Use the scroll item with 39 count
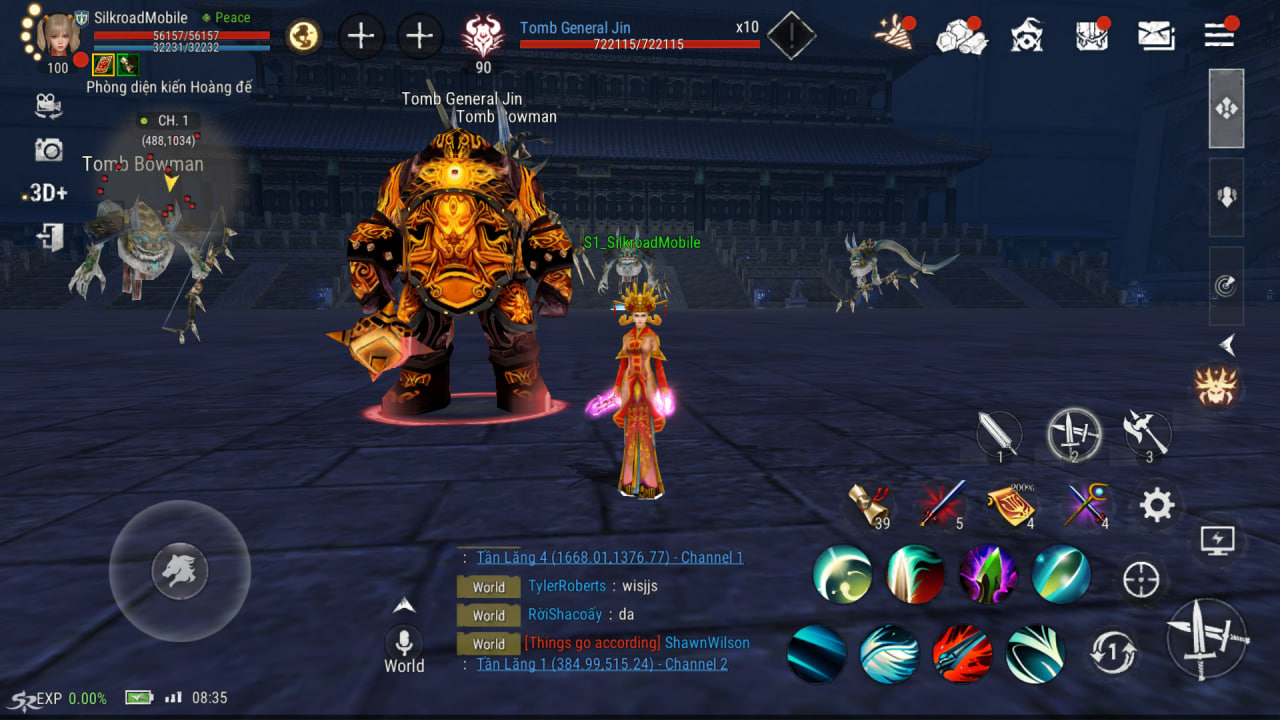This screenshot has height=720, width=1280. tap(868, 505)
